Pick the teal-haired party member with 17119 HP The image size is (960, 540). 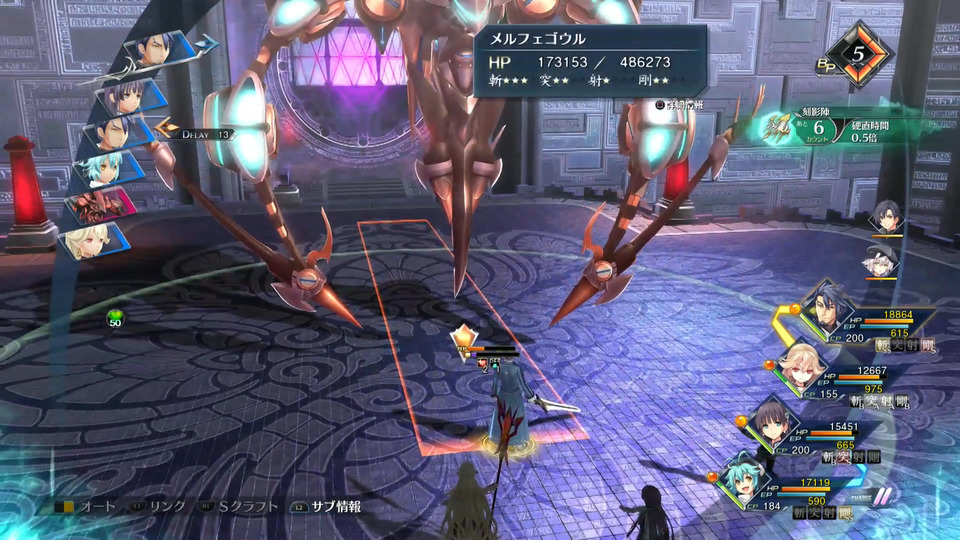pyautogui.click(x=744, y=479)
